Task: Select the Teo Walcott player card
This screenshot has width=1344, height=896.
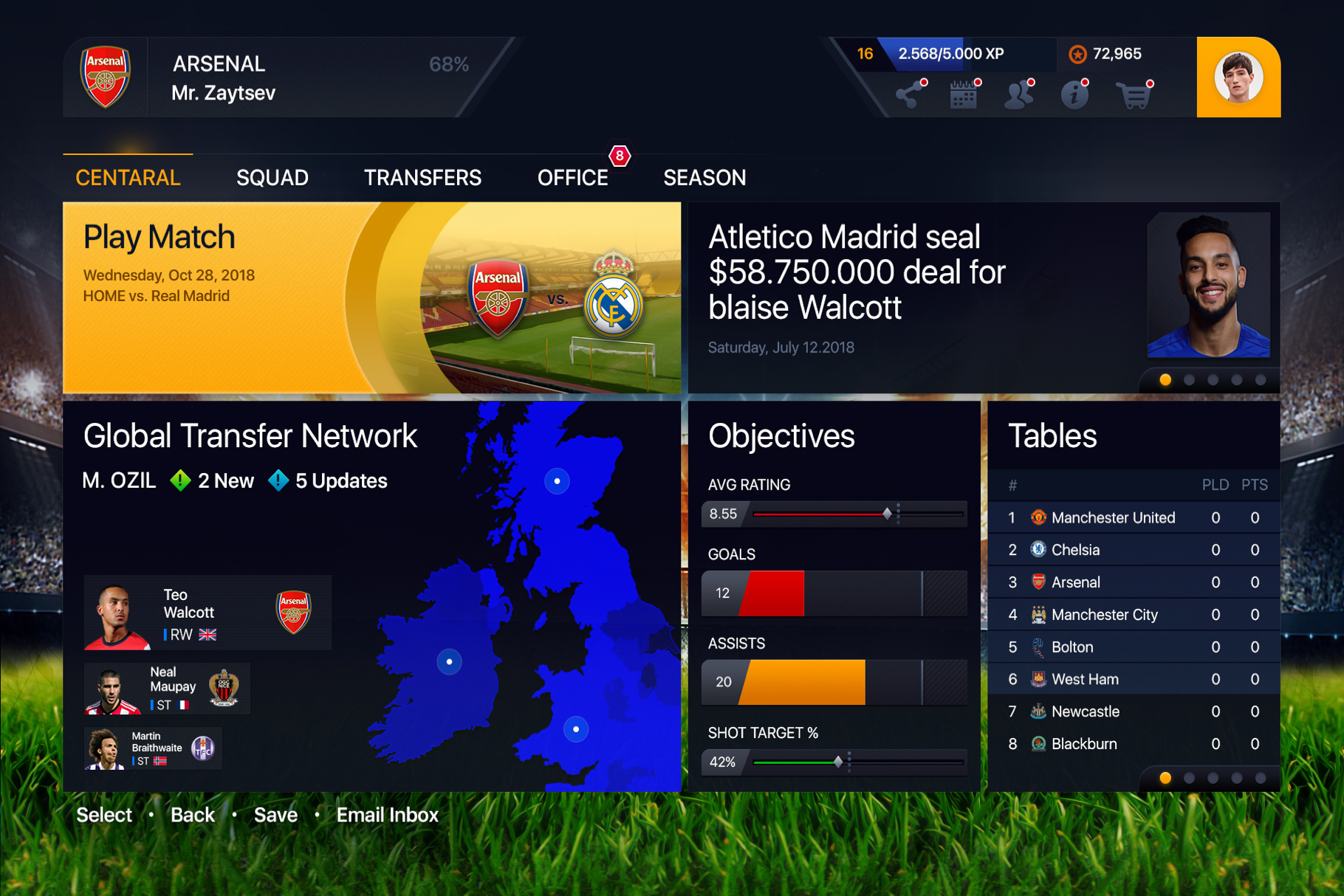Action: coord(208,613)
